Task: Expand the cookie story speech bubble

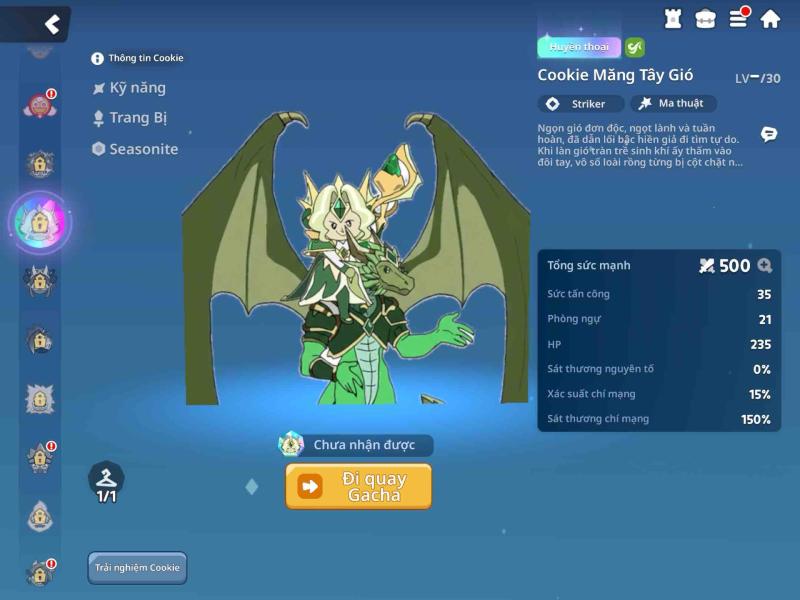Action: point(769,134)
